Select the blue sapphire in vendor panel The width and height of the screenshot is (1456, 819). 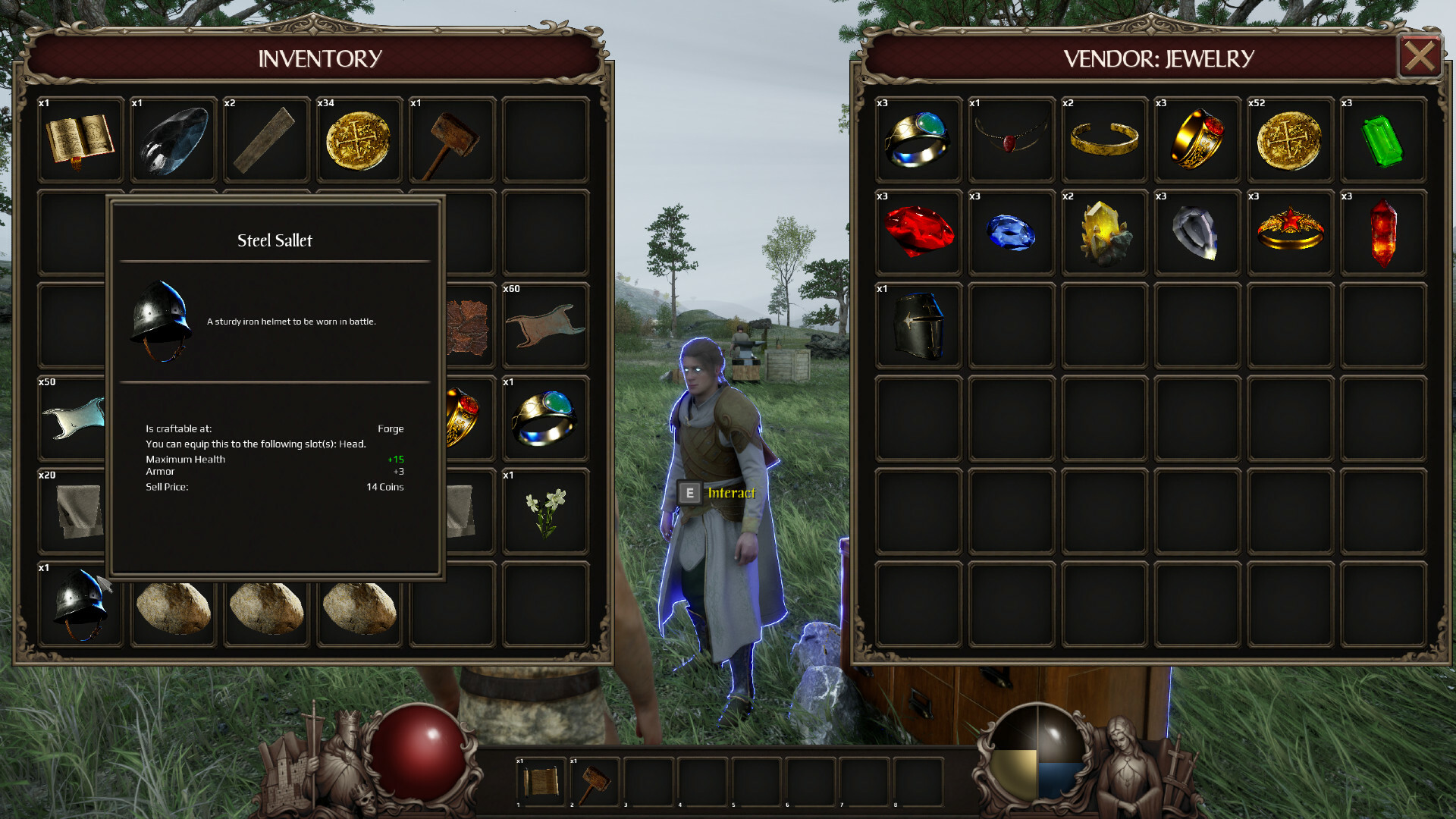(1011, 231)
